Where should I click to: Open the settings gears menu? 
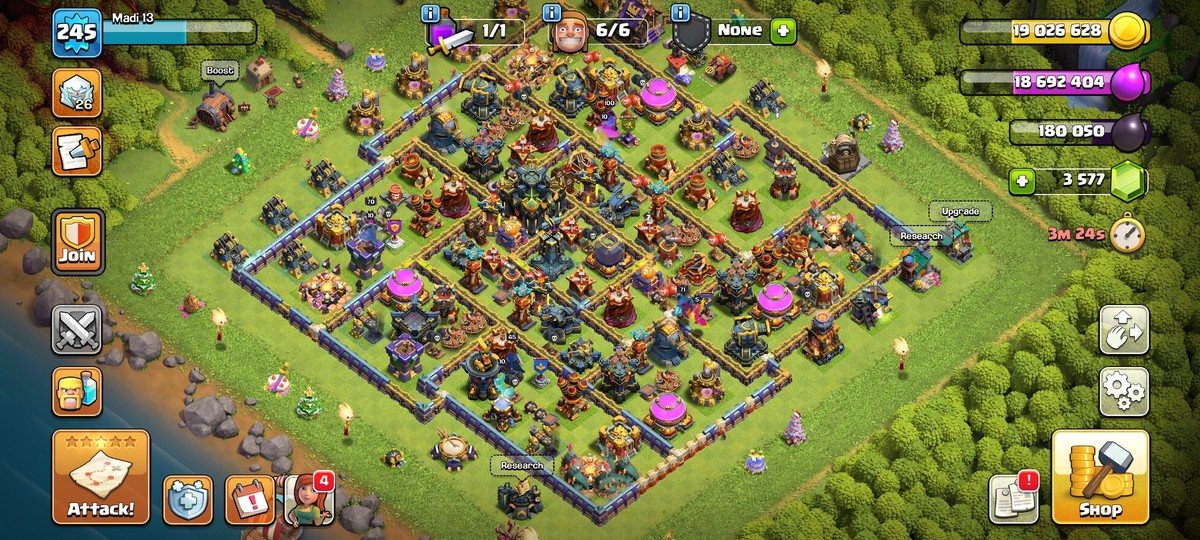pos(1124,391)
